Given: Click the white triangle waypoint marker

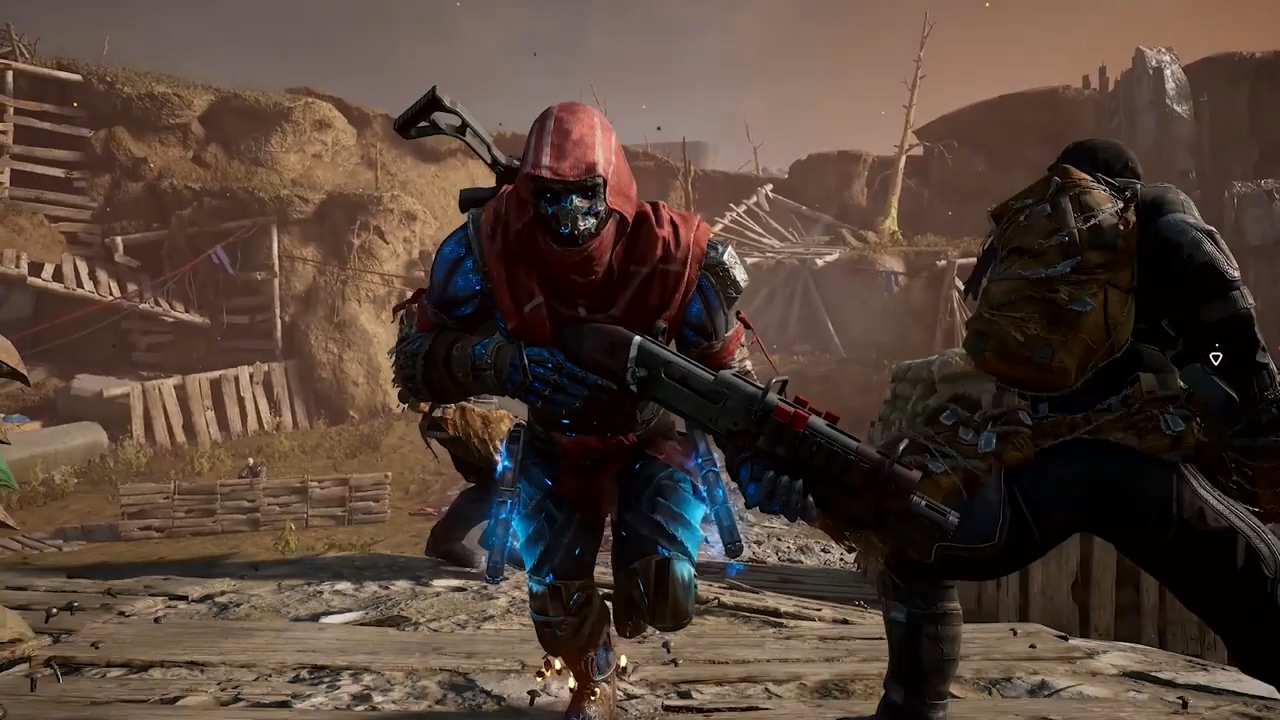Looking at the screenshot, I should tap(1216, 358).
